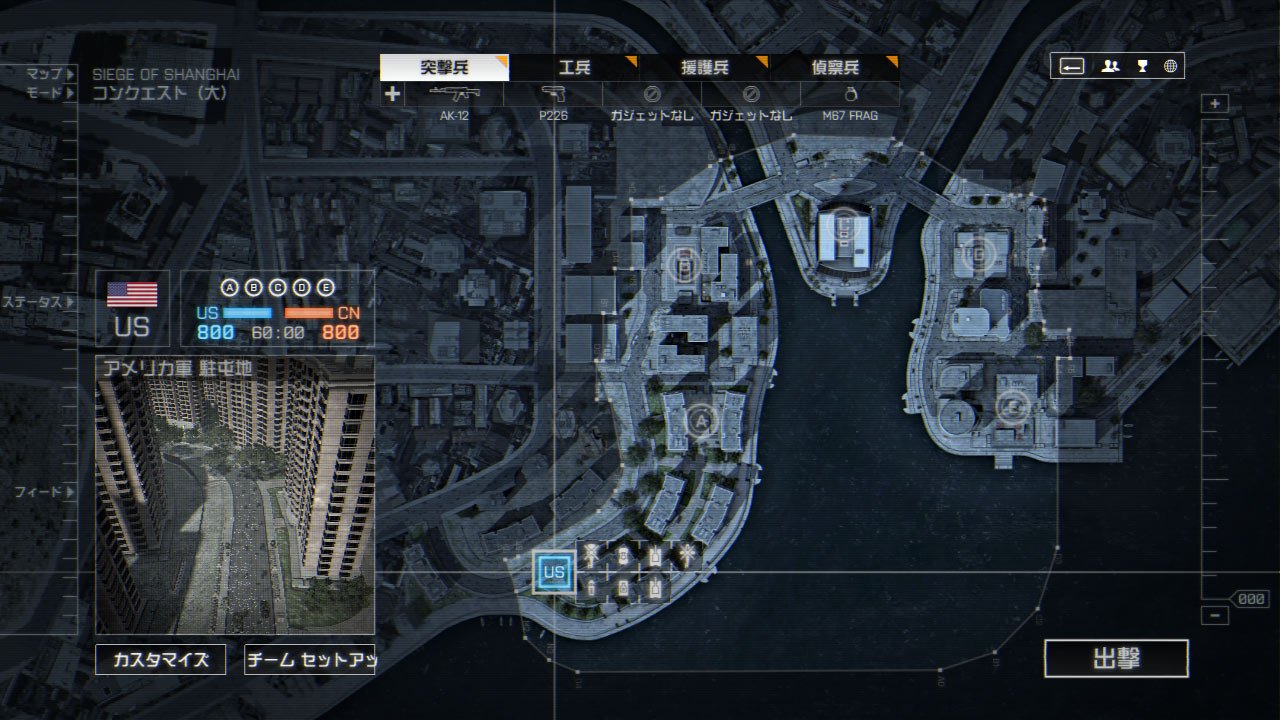Click the back arrow icon

[1072, 66]
